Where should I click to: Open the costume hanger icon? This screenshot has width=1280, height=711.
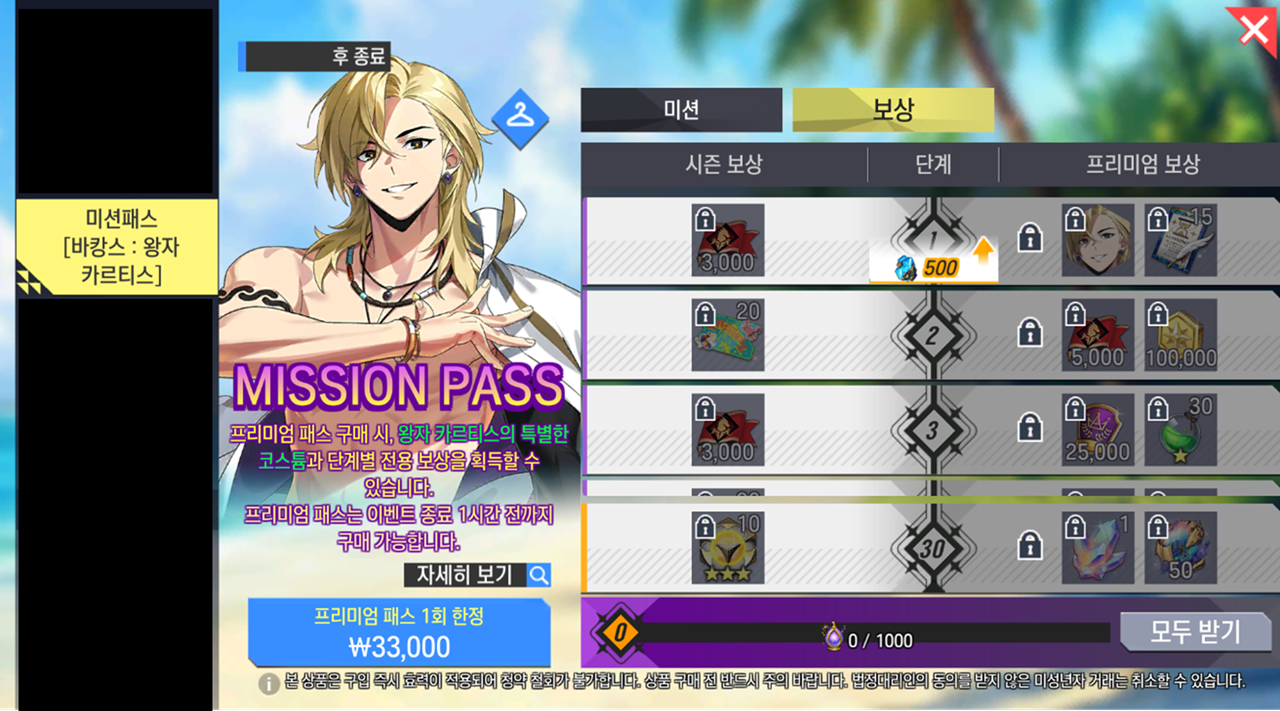(520, 119)
